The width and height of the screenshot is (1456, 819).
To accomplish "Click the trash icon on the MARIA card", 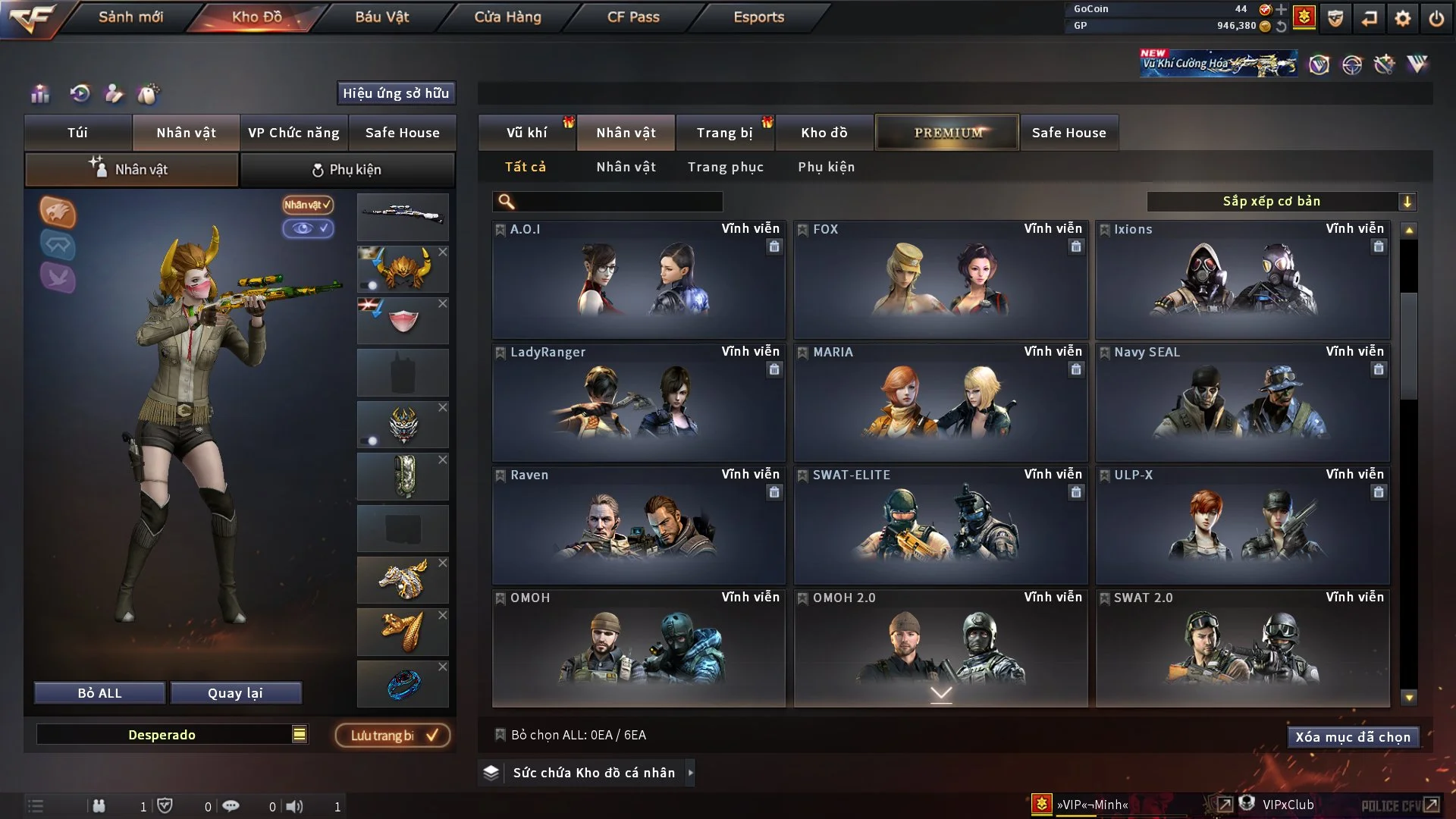I will click(1076, 369).
